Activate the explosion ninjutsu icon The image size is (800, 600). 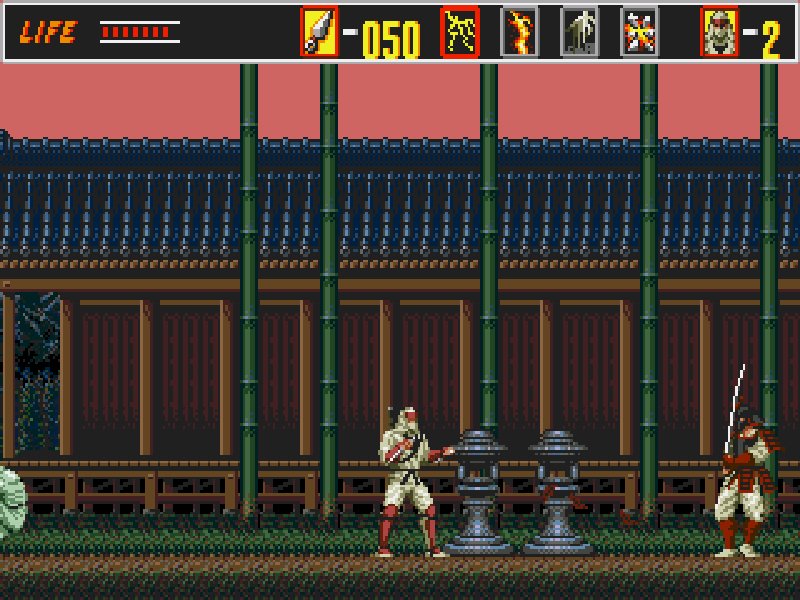639,32
